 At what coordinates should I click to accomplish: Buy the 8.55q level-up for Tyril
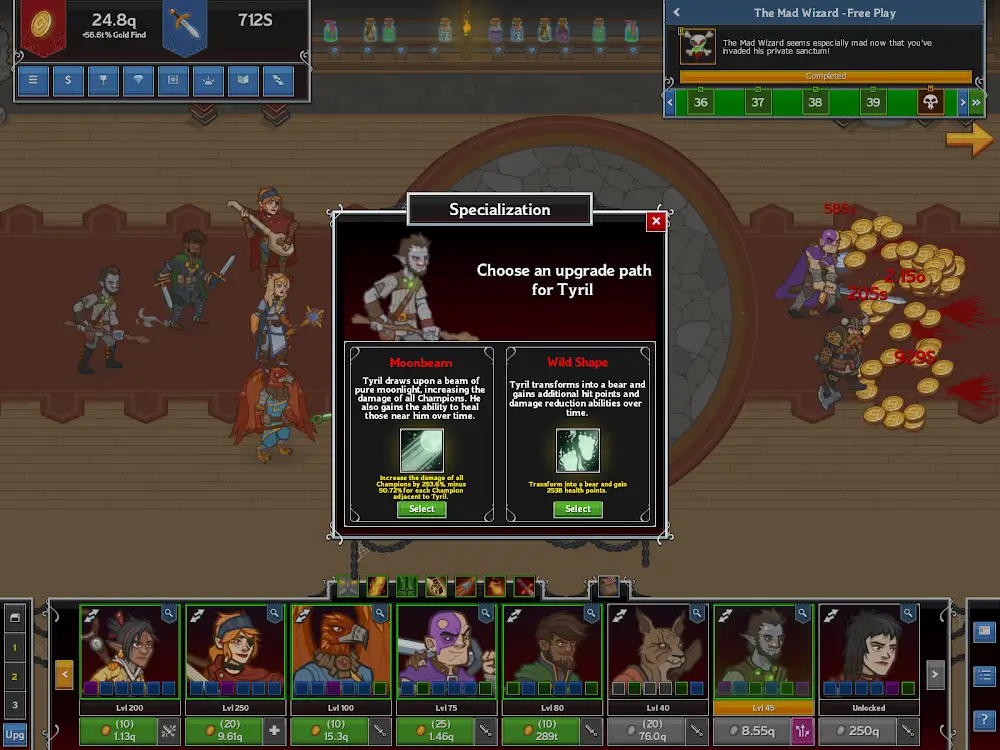pos(750,731)
